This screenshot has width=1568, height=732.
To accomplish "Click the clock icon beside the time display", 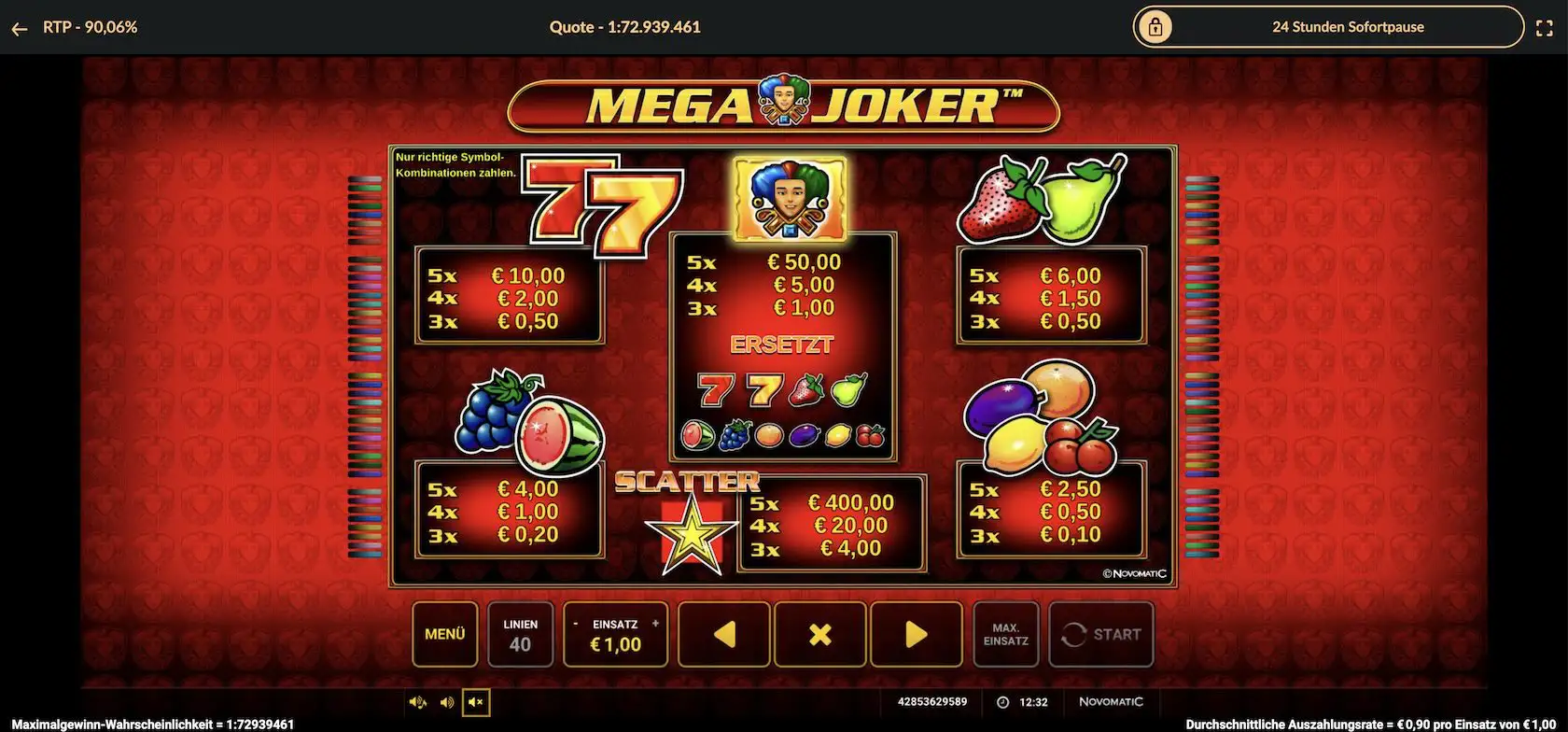I will (1001, 702).
